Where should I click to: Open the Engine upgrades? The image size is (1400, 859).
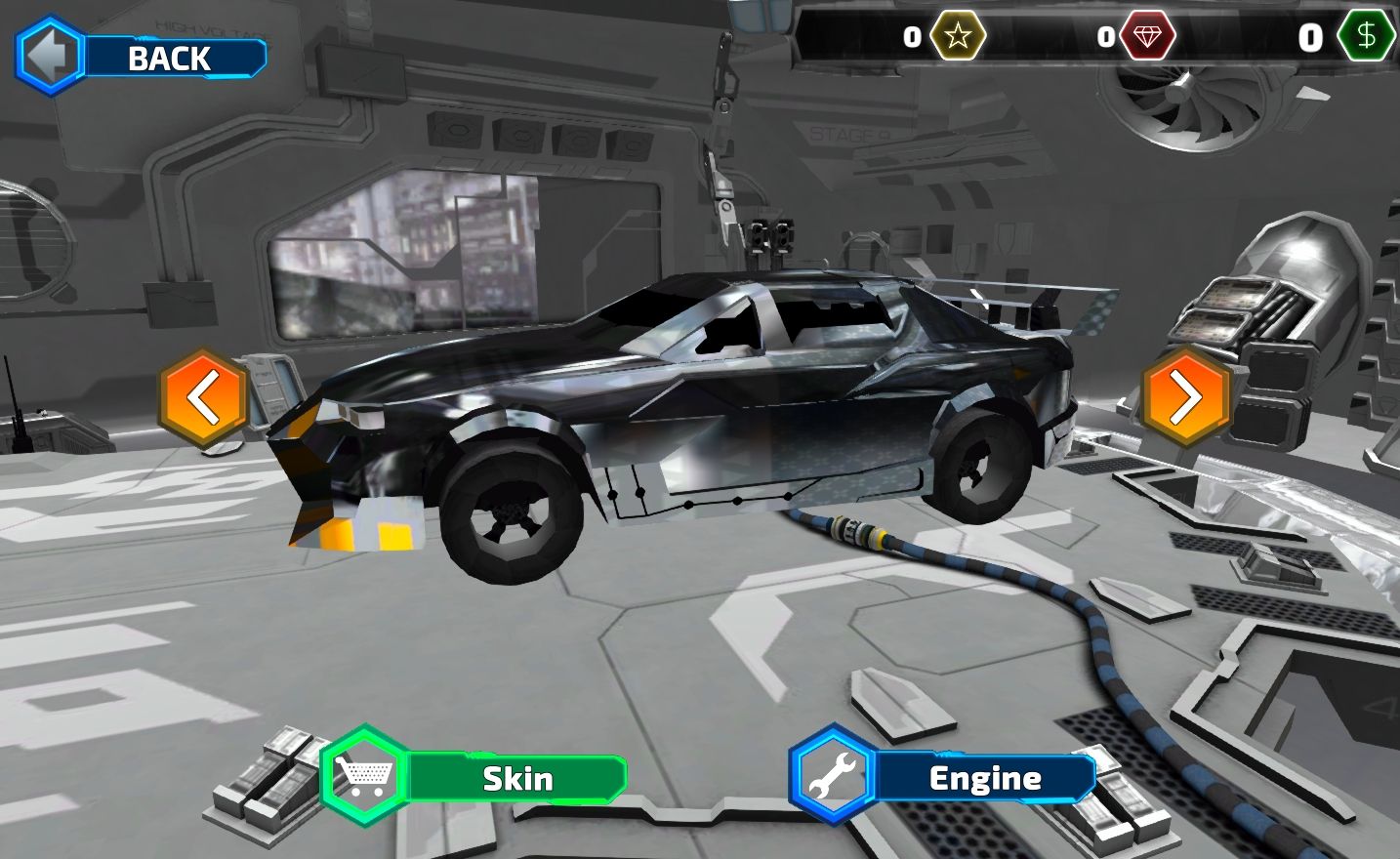pyautogui.click(x=945, y=778)
